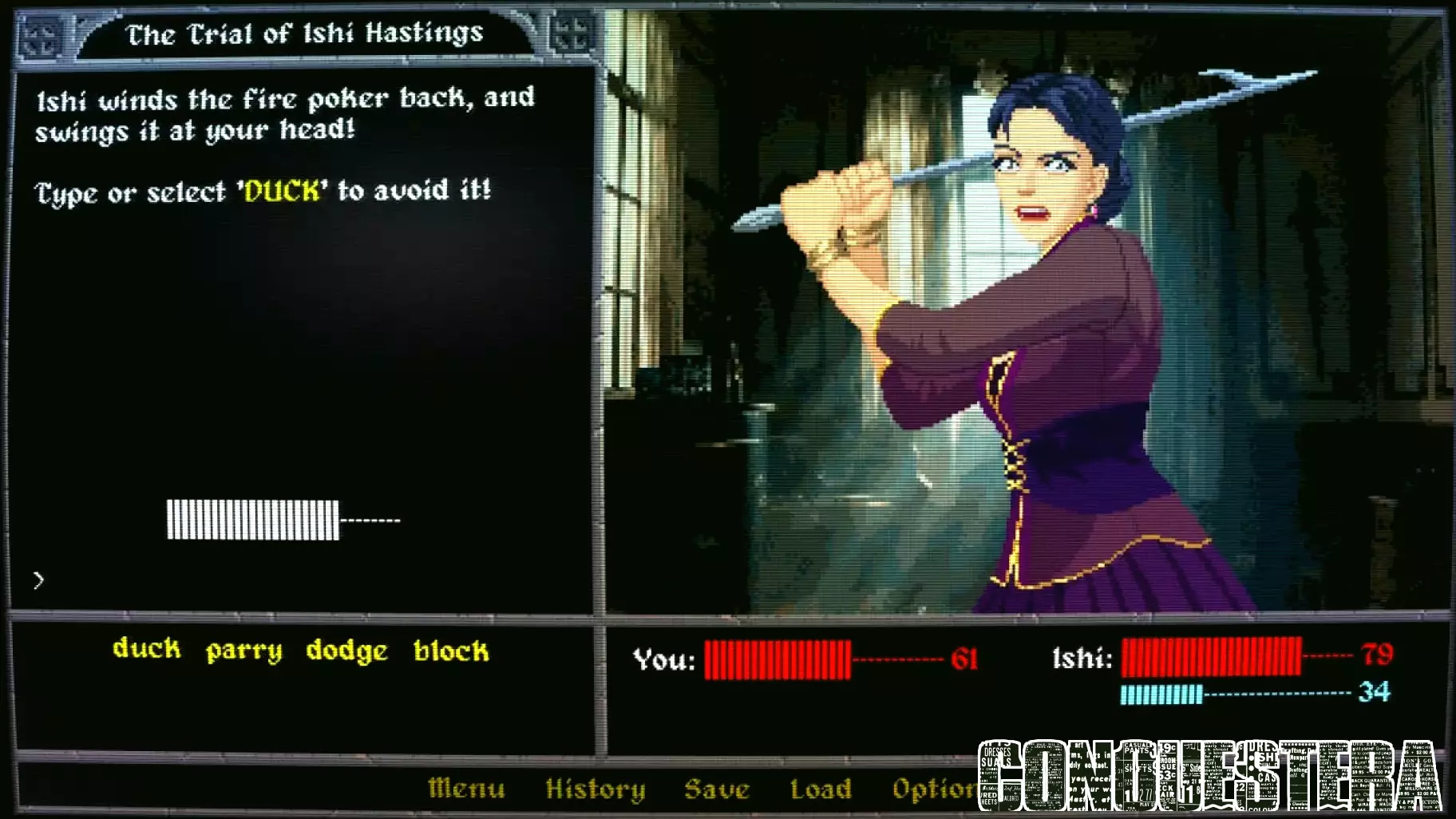This screenshot has height=819, width=1456.
Task: Select the 'dodge' combat command
Action: tap(345, 651)
